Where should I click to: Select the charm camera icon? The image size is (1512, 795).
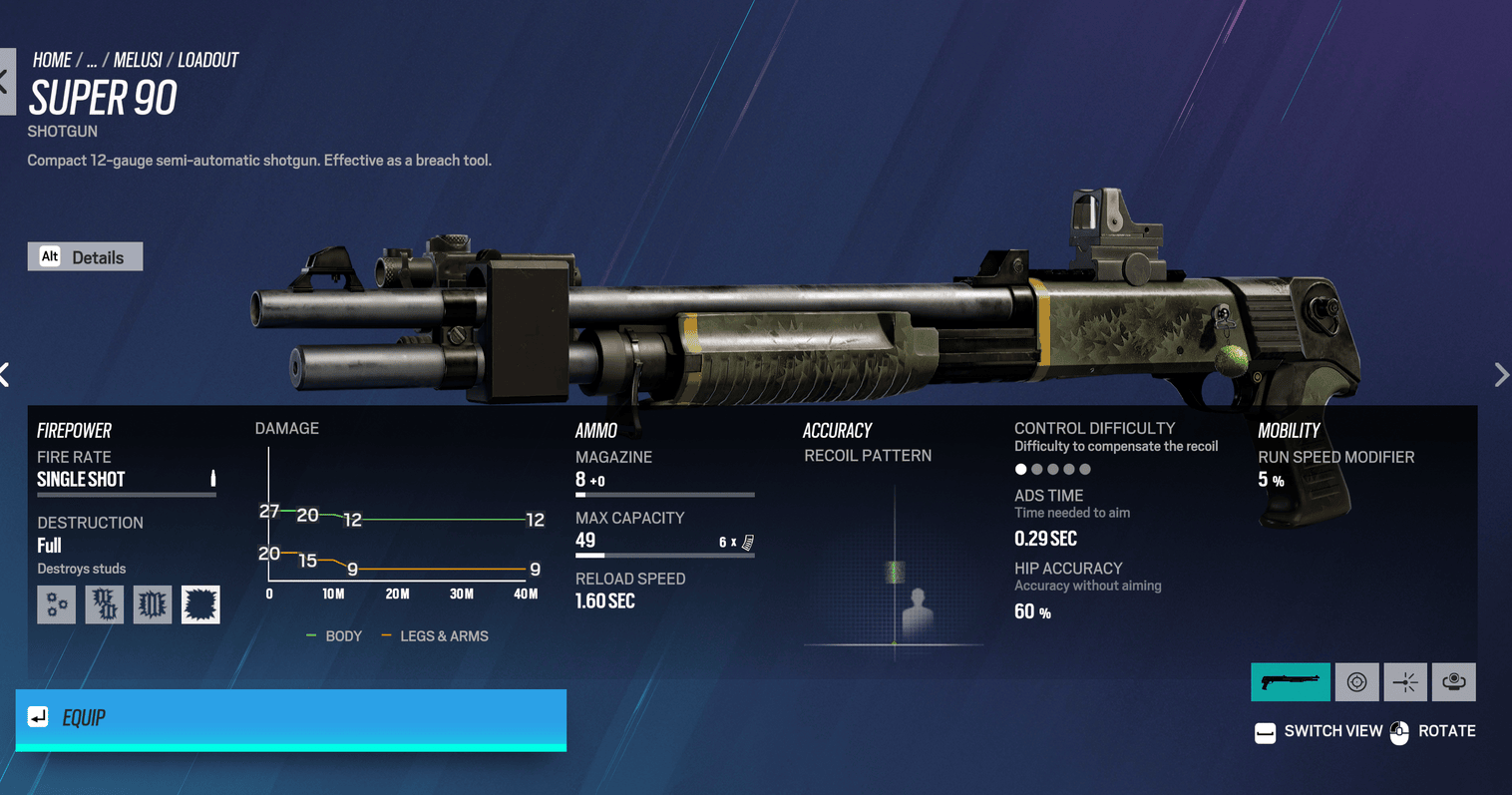pyautogui.click(x=1453, y=681)
